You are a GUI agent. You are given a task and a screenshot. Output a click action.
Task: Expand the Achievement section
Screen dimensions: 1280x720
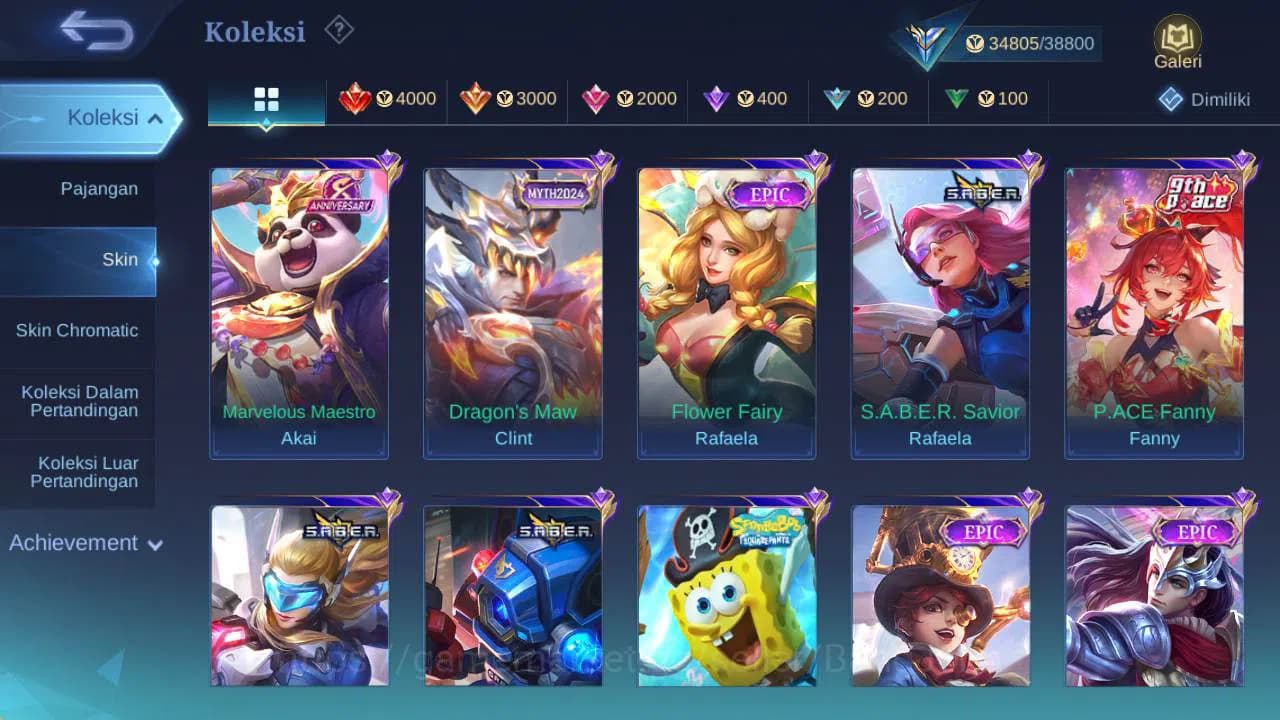pos(154,543)
